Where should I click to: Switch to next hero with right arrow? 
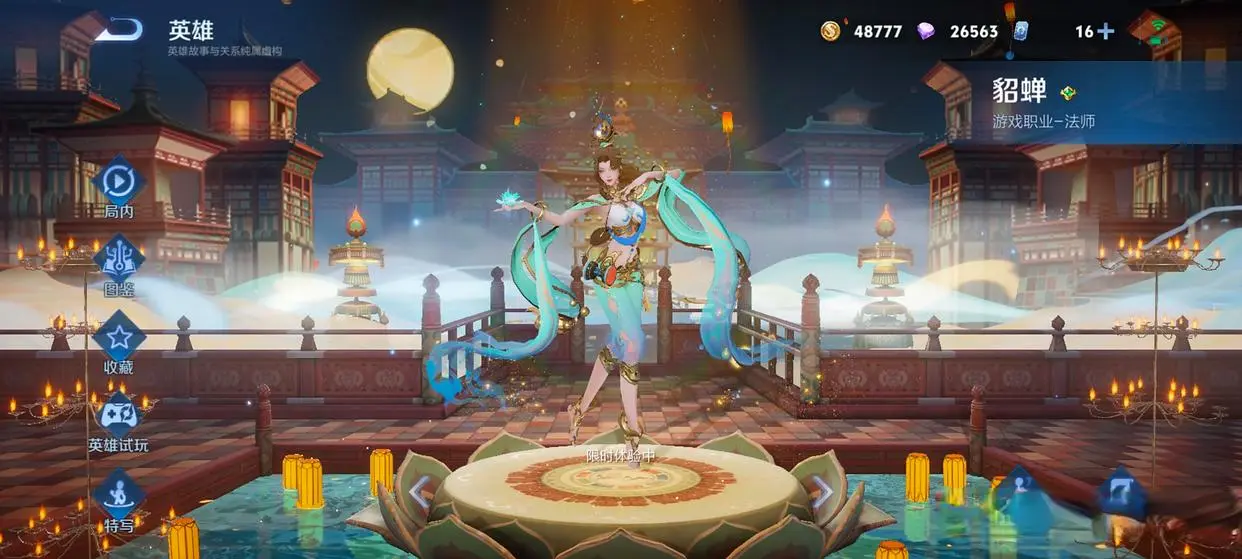pyautogui.click(x=820, y=491)
